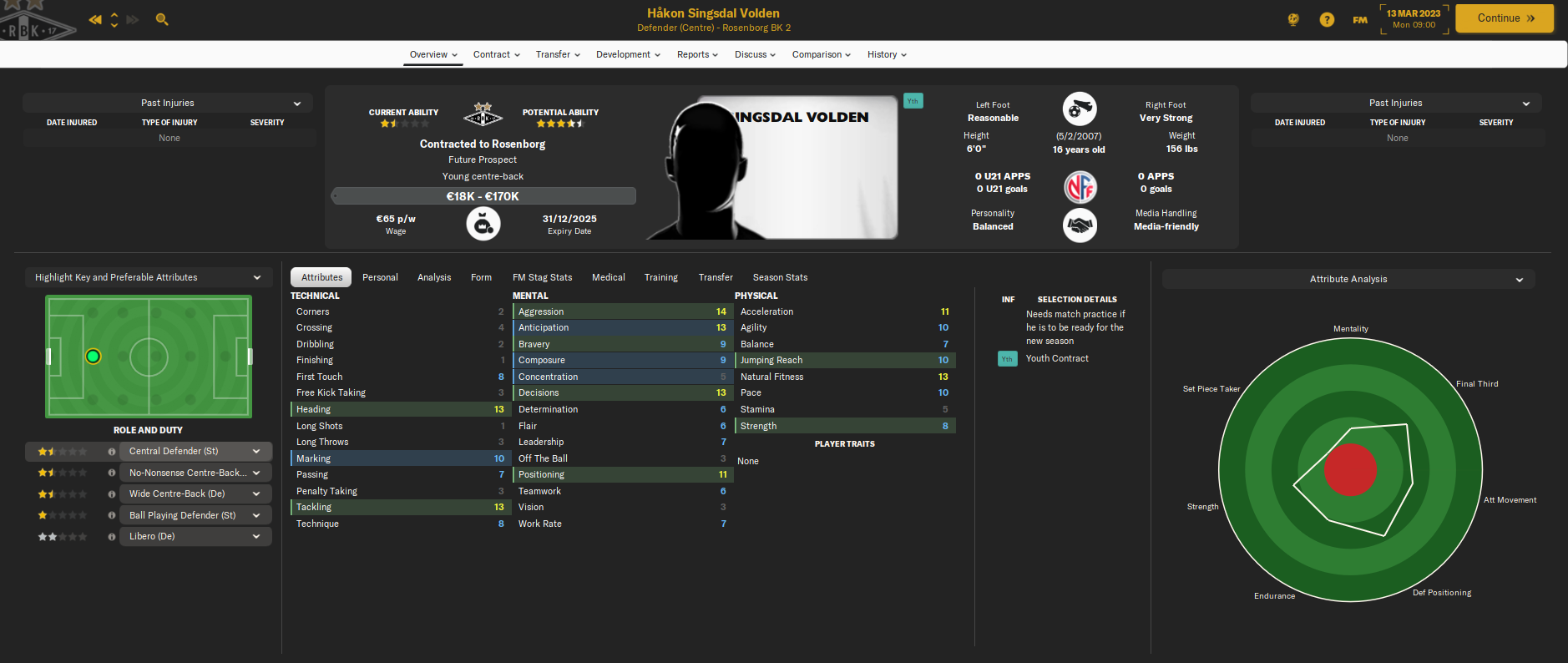Viewport: 1568px width, 663px height.
Task: Switch to the Development tab
Action: pos(626,54)
